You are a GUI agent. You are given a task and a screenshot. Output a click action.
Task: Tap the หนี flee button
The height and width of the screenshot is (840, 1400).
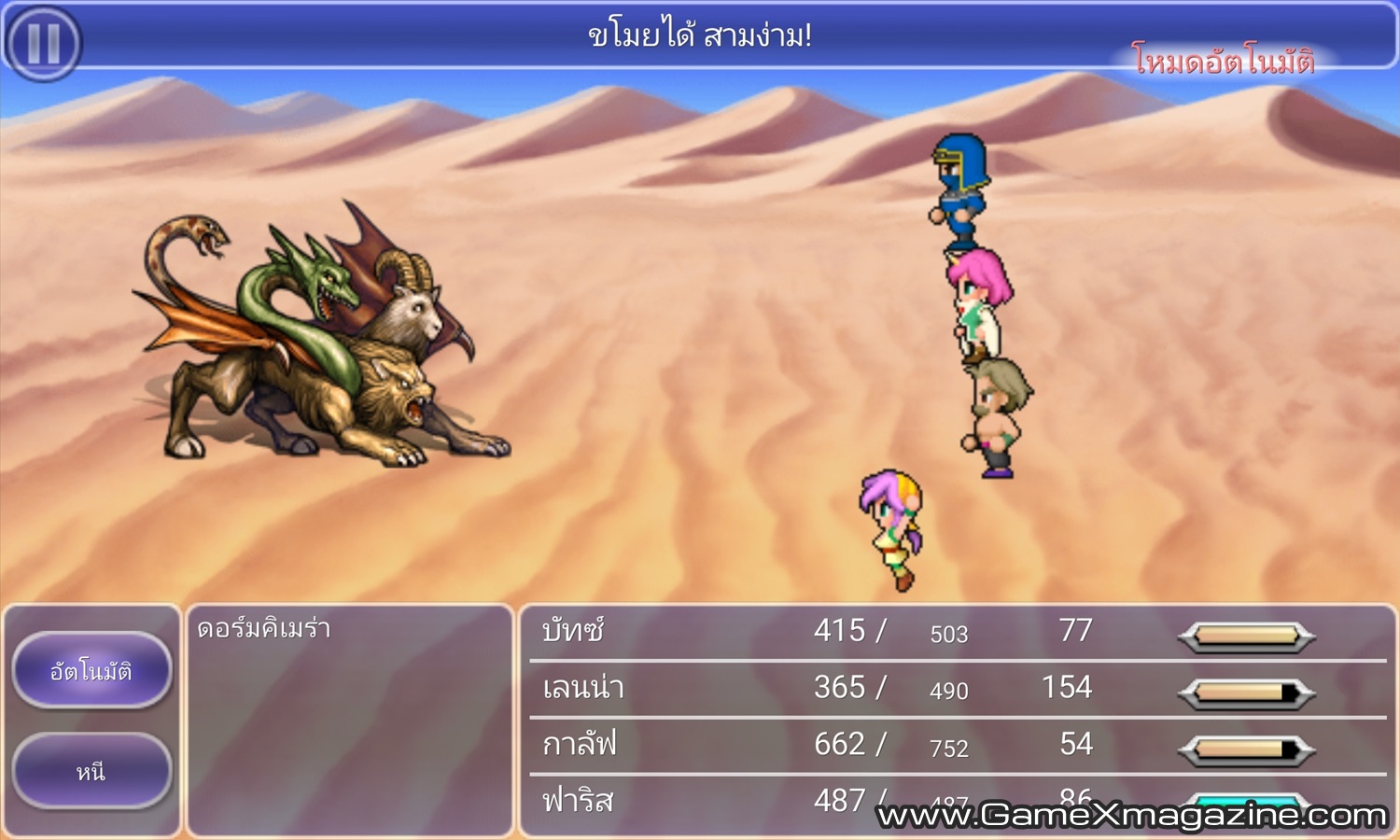(91, 771)
